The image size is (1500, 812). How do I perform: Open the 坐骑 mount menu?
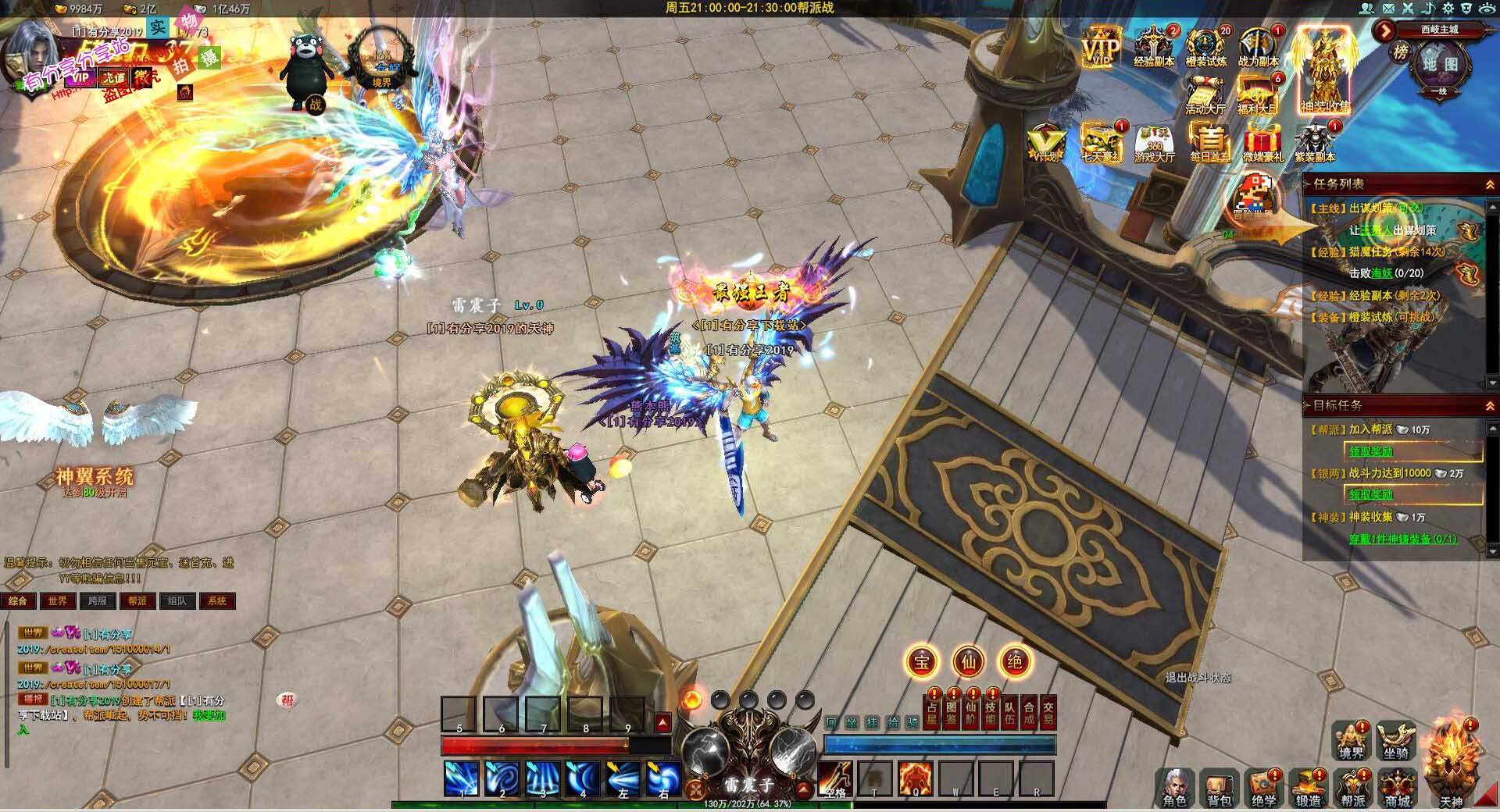point(1395,740)
